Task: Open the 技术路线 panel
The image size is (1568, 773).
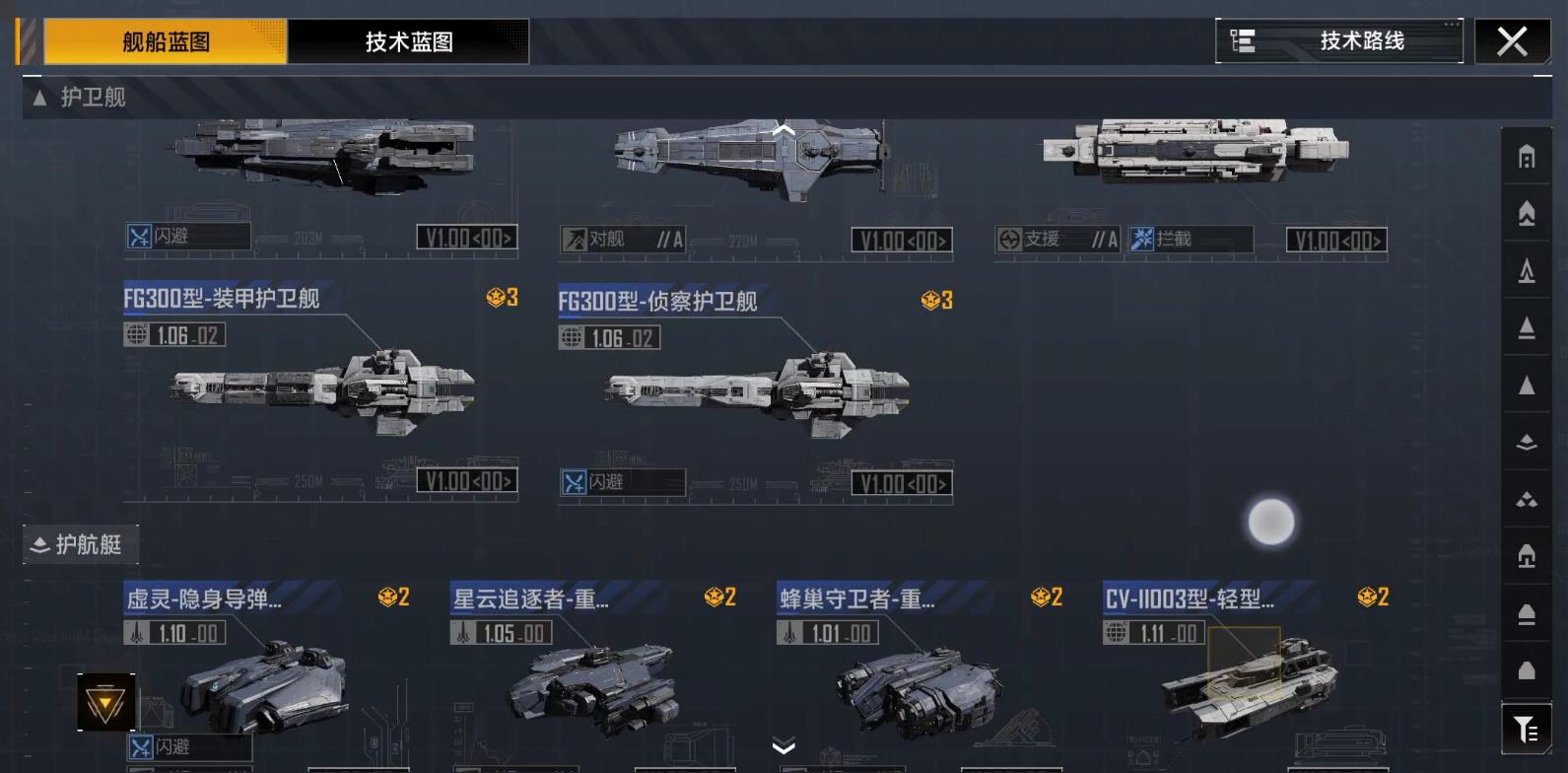Action: click(x=1340, y=41)
